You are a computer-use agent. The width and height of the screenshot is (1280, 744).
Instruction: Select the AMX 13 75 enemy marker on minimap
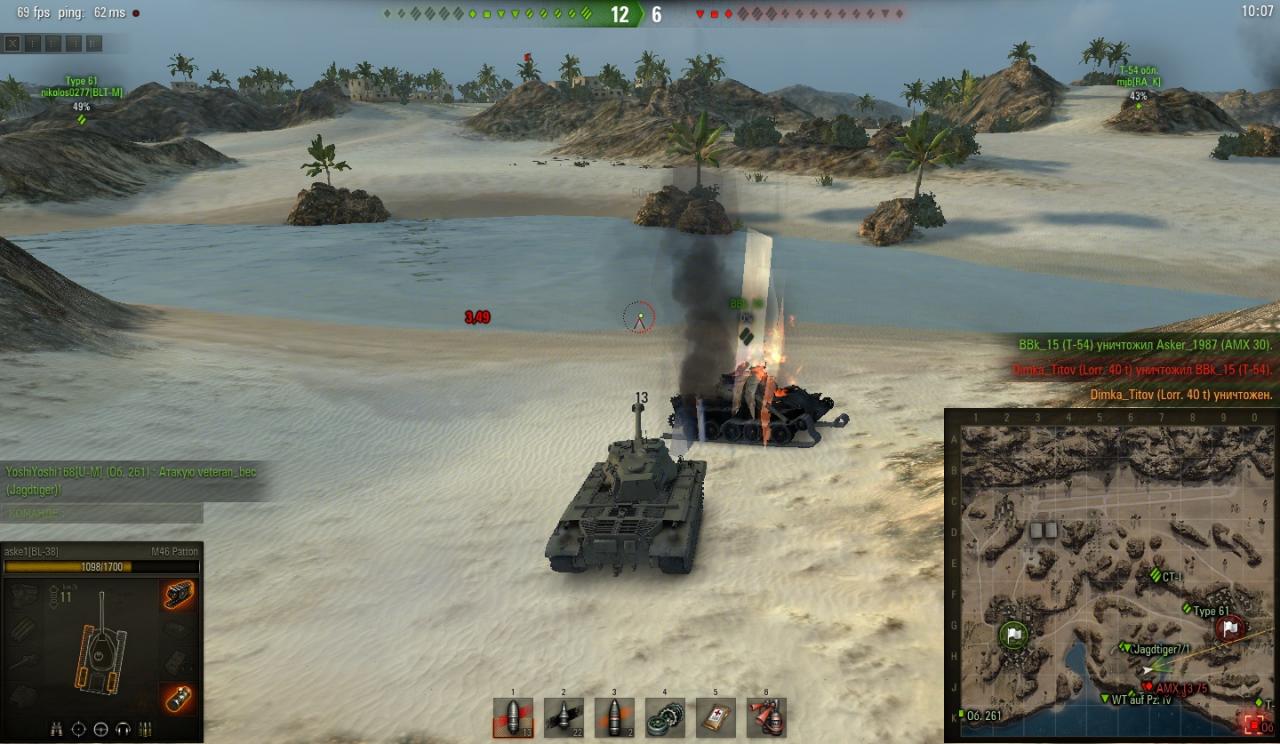1147,687
